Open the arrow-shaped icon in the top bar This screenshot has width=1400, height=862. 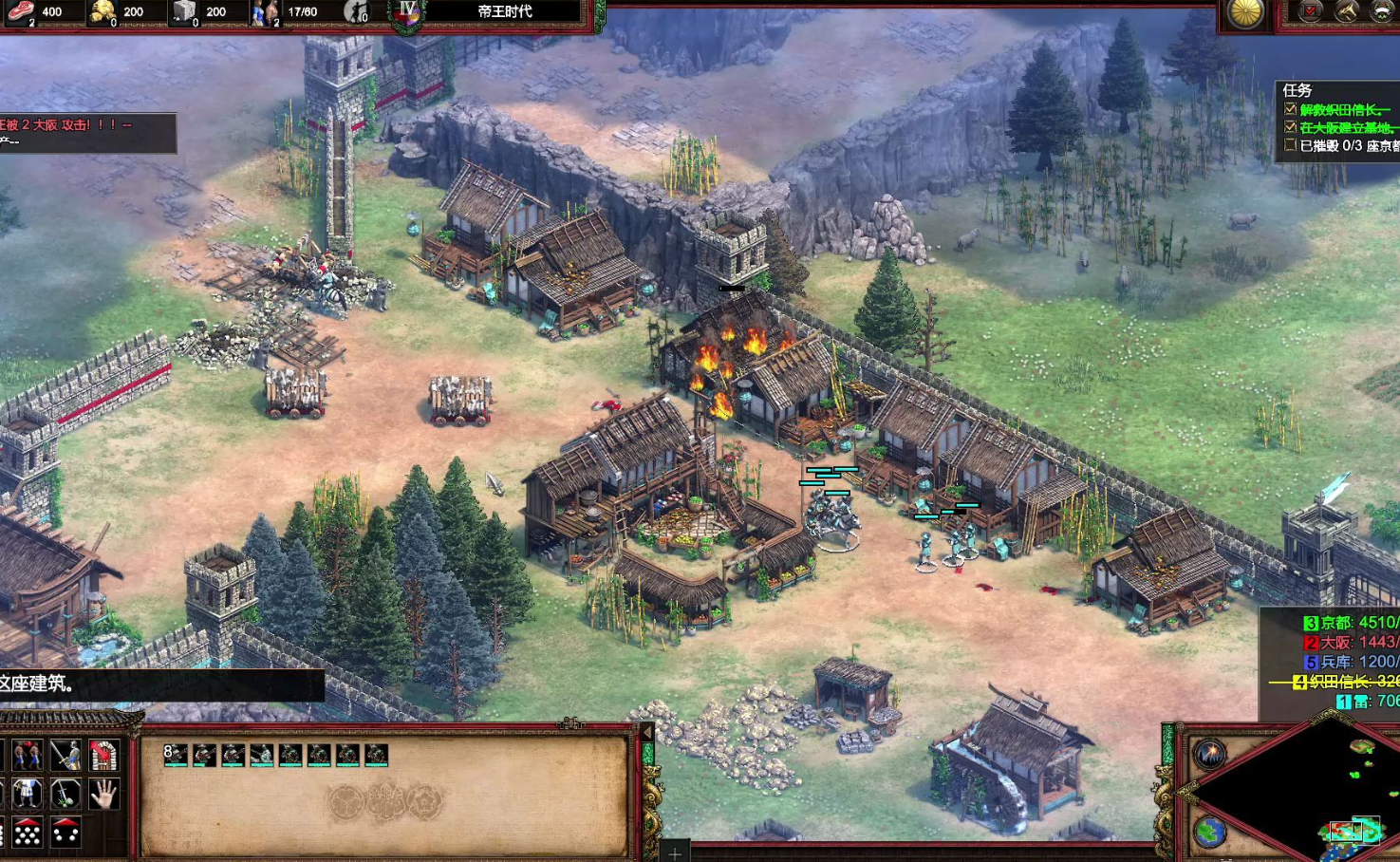(x=1347, y=11)
